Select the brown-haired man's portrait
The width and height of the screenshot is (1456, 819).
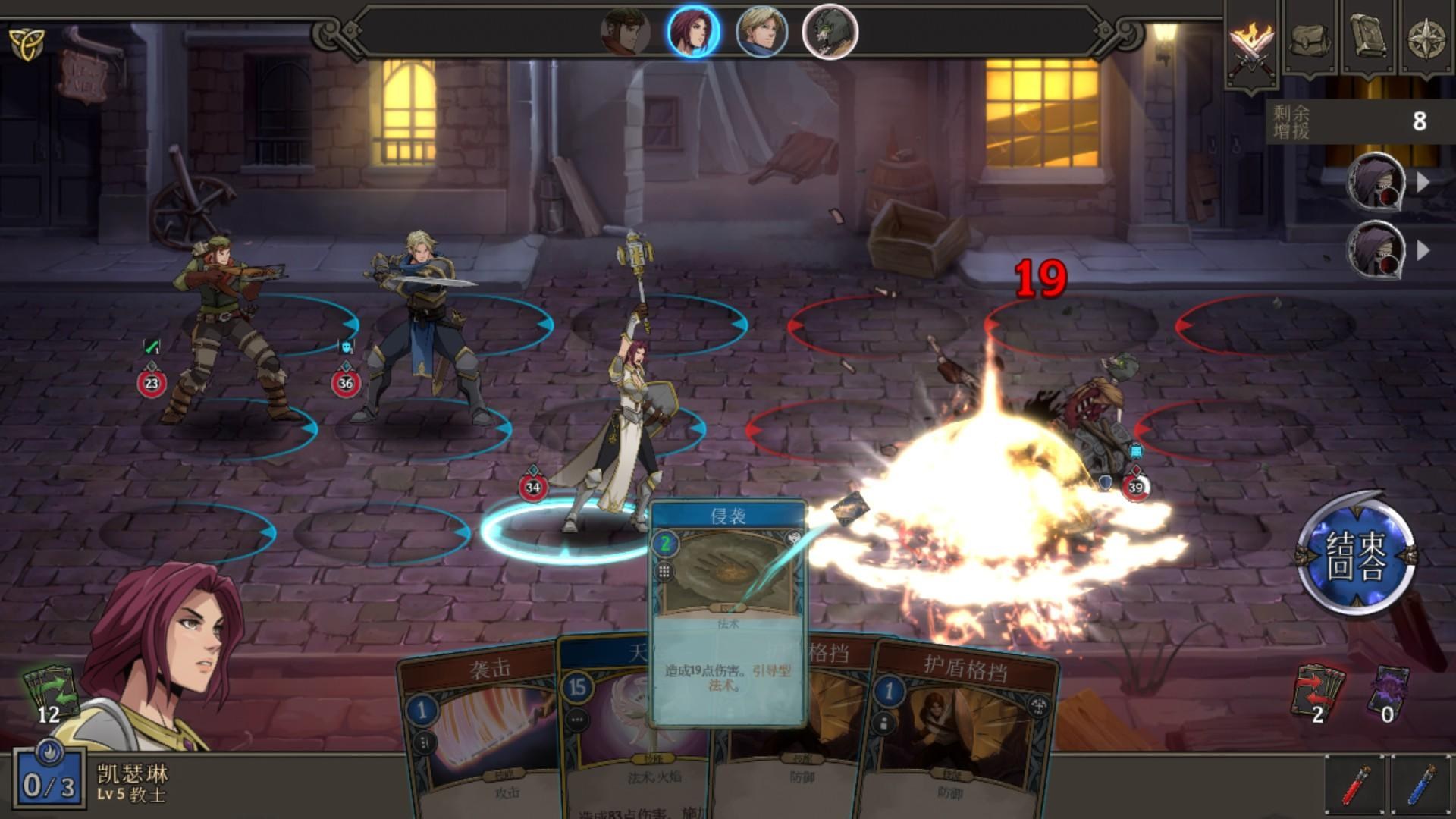click(626, 30)
